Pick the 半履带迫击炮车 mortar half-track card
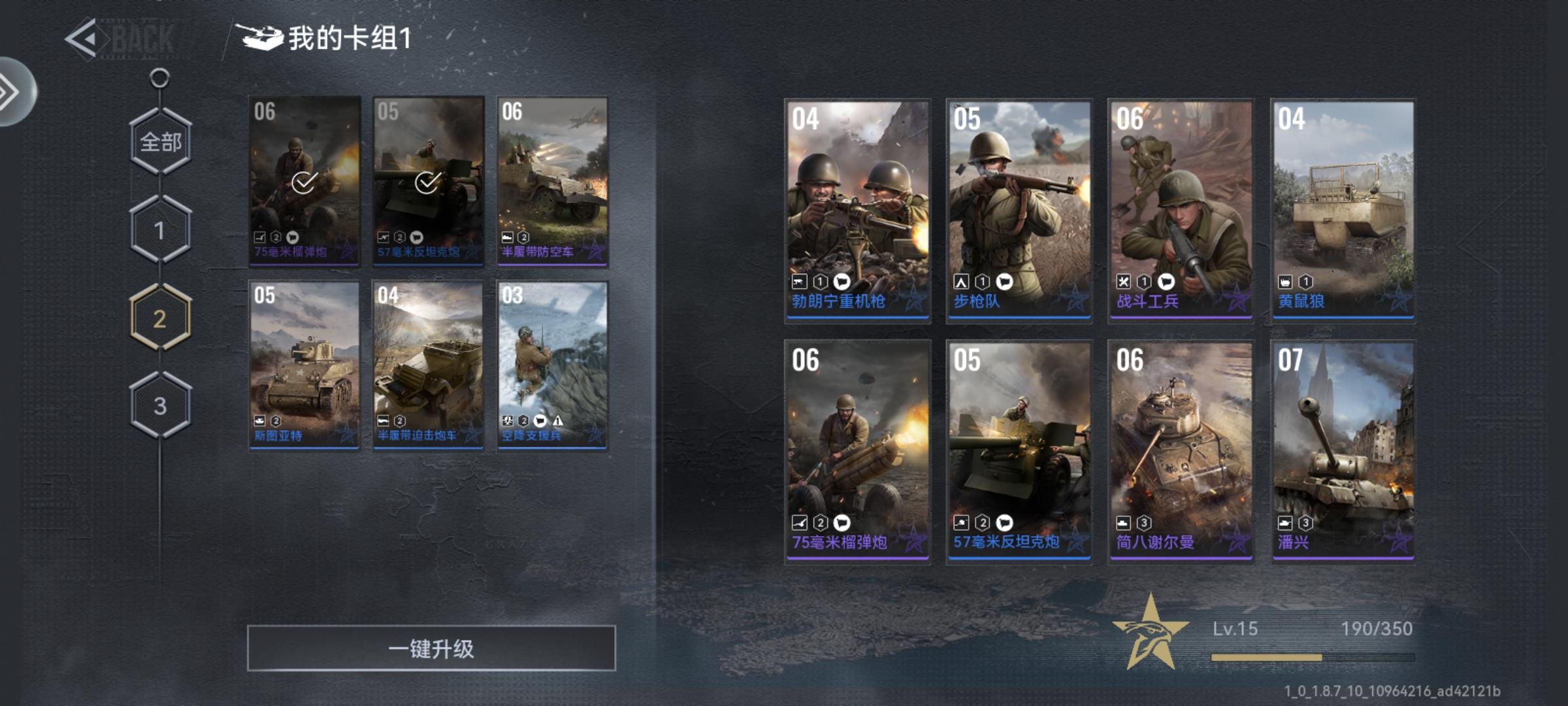 tap(429, 365)
